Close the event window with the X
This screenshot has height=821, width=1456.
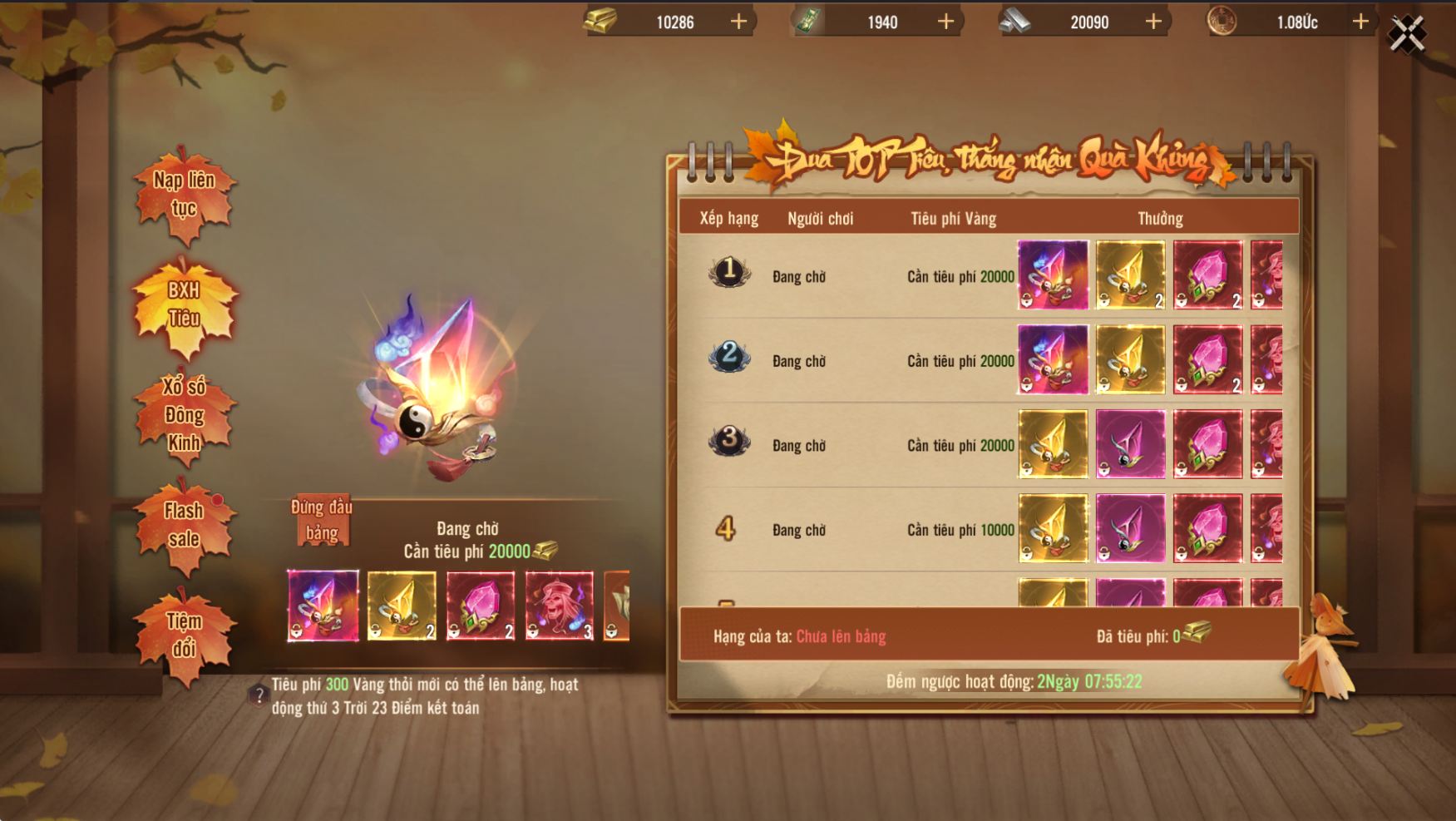pyautogui.click(x=1407, y=35)
